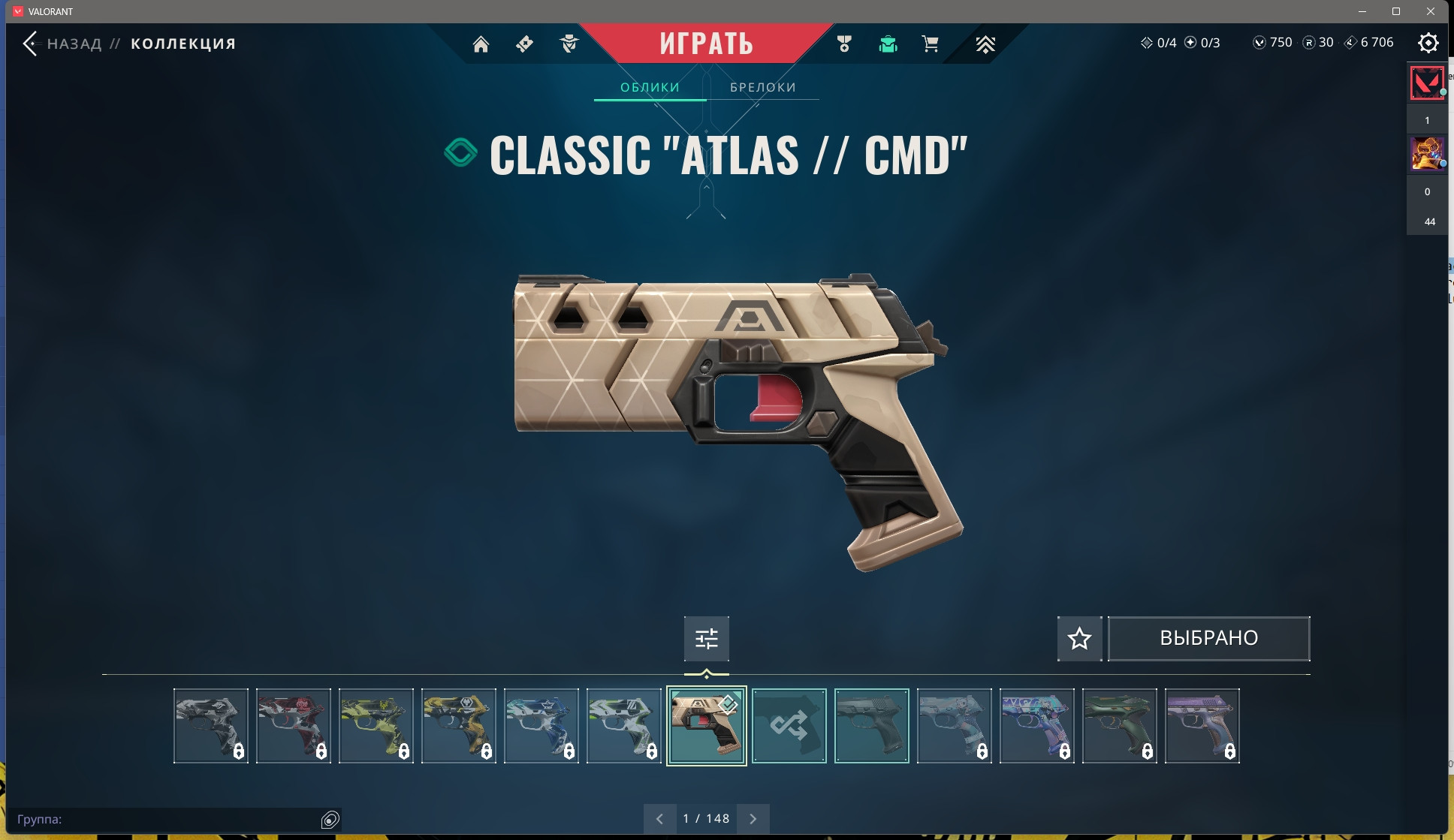Open the store shopping cart icon
The width and height of the screenshot is (1454, 840).
pos(930,44)
